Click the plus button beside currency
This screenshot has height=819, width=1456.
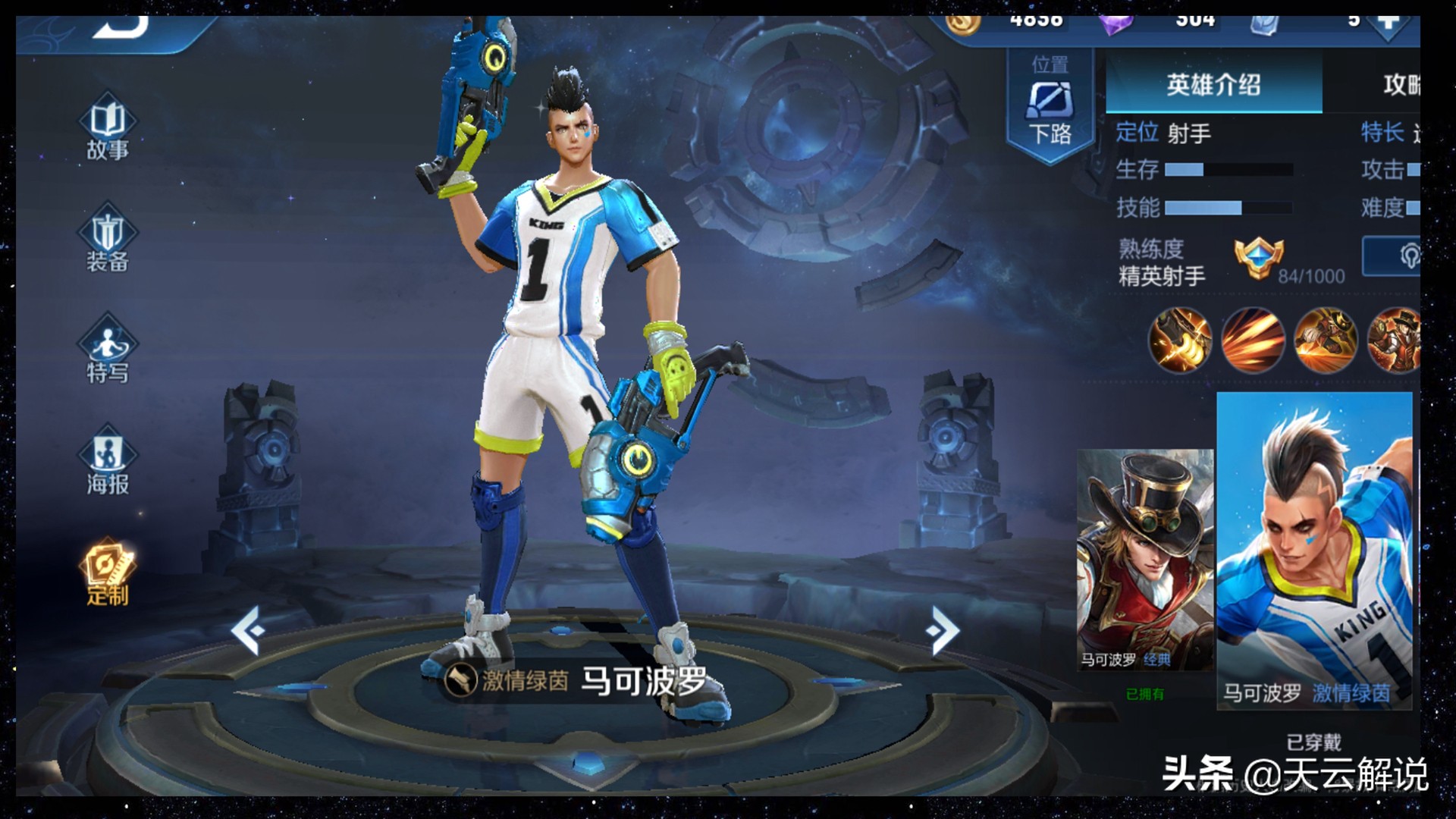click(x=1389, y=23)
